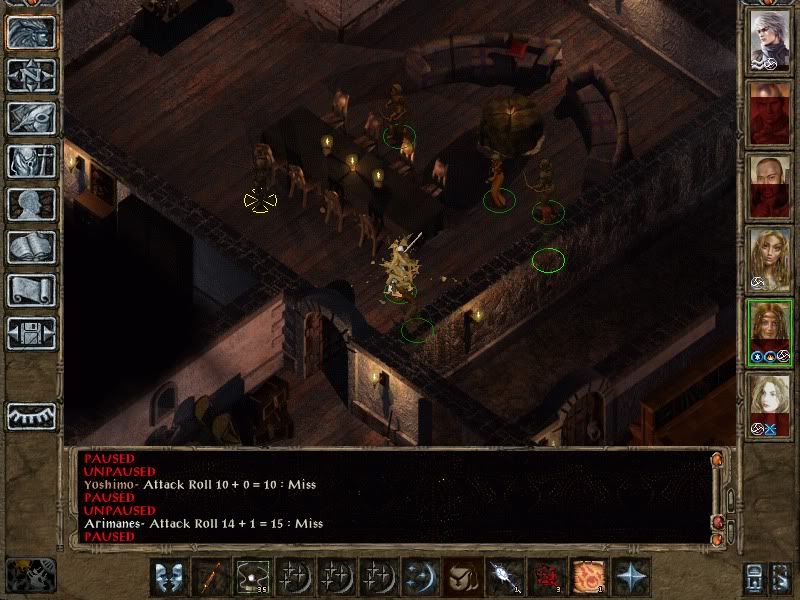Activate the guard shield action button
Viewport: 800px width, 600px height.
pyautogui.click(x=169, y=577)
